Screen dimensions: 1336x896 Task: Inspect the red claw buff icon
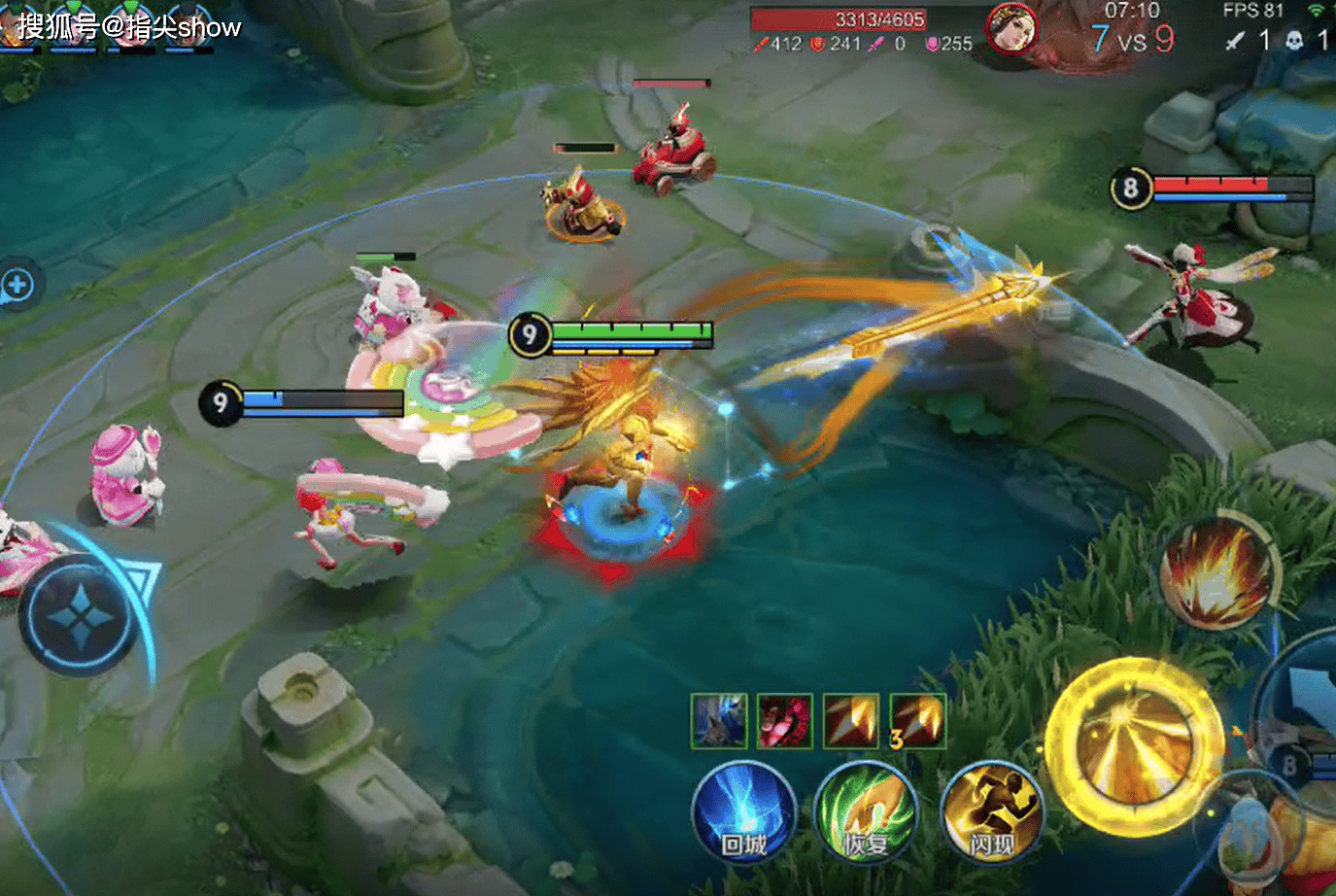point(784,721)
